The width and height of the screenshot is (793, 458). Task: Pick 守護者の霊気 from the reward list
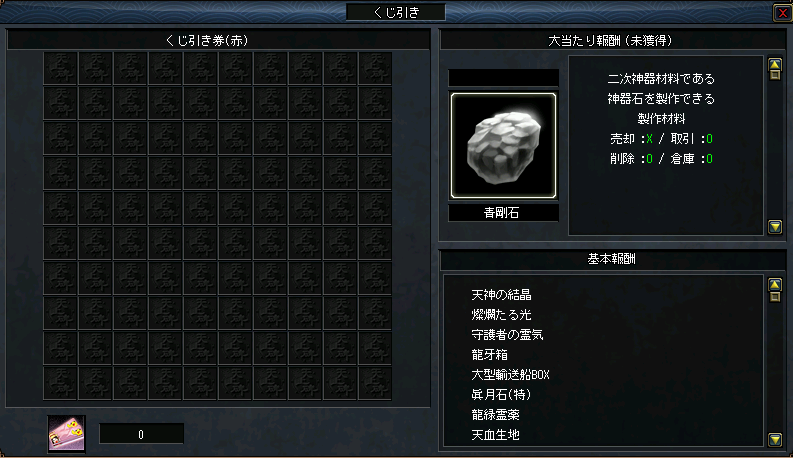pyautogui.click(x=506, y=334)
